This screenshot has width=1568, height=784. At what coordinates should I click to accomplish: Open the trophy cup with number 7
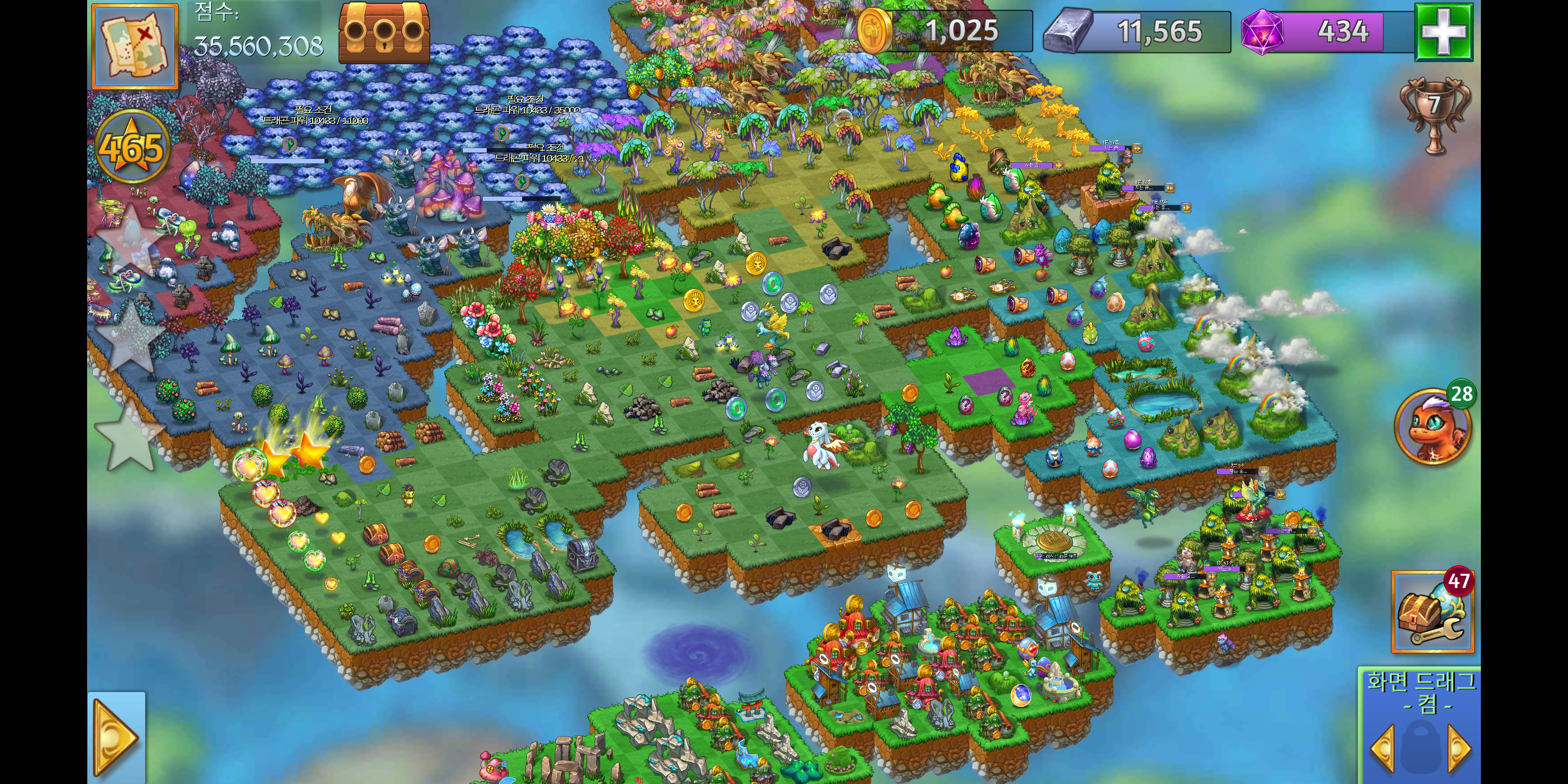tap(1435, 113)
